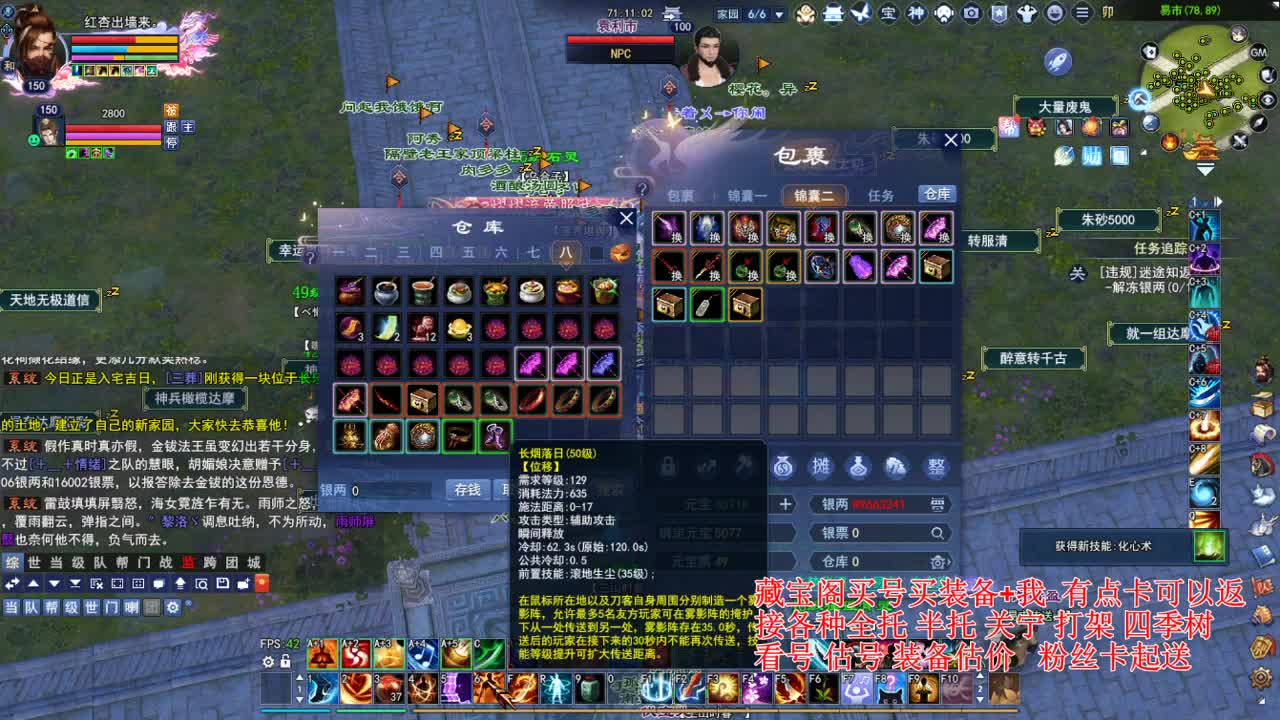Viewport: 1280px width, 720px height.
Task: Click the 朱砂5000 button on the right panel
Action: click(x=1107, y=220)
